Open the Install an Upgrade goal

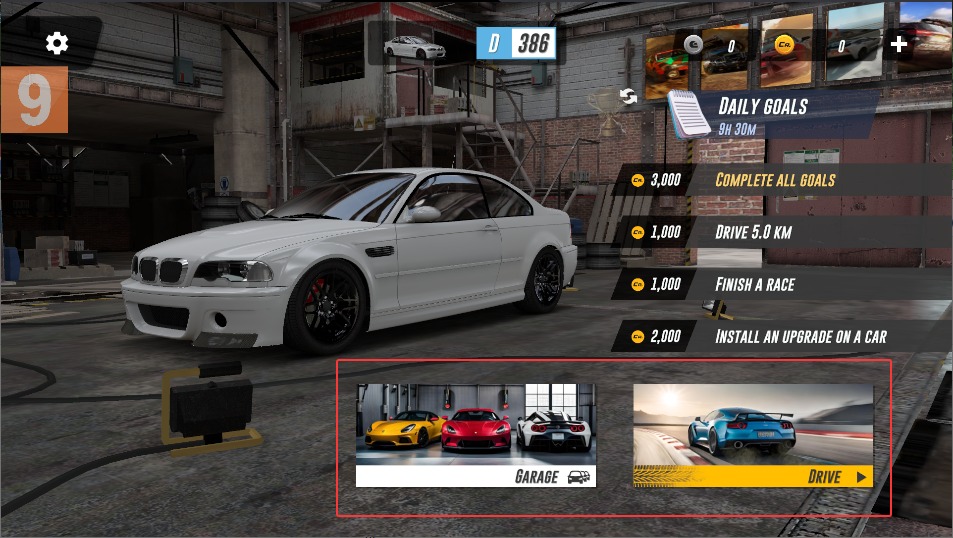pyautogui.click(x=800, y=336)
